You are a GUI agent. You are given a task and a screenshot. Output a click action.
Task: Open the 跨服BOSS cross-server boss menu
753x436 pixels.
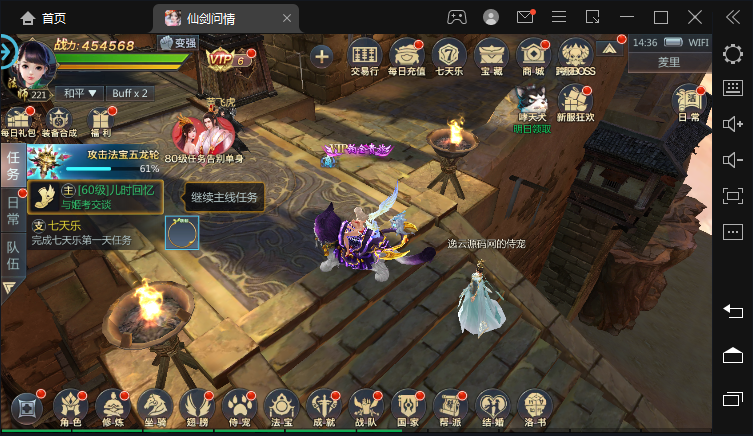pos(575,57)
